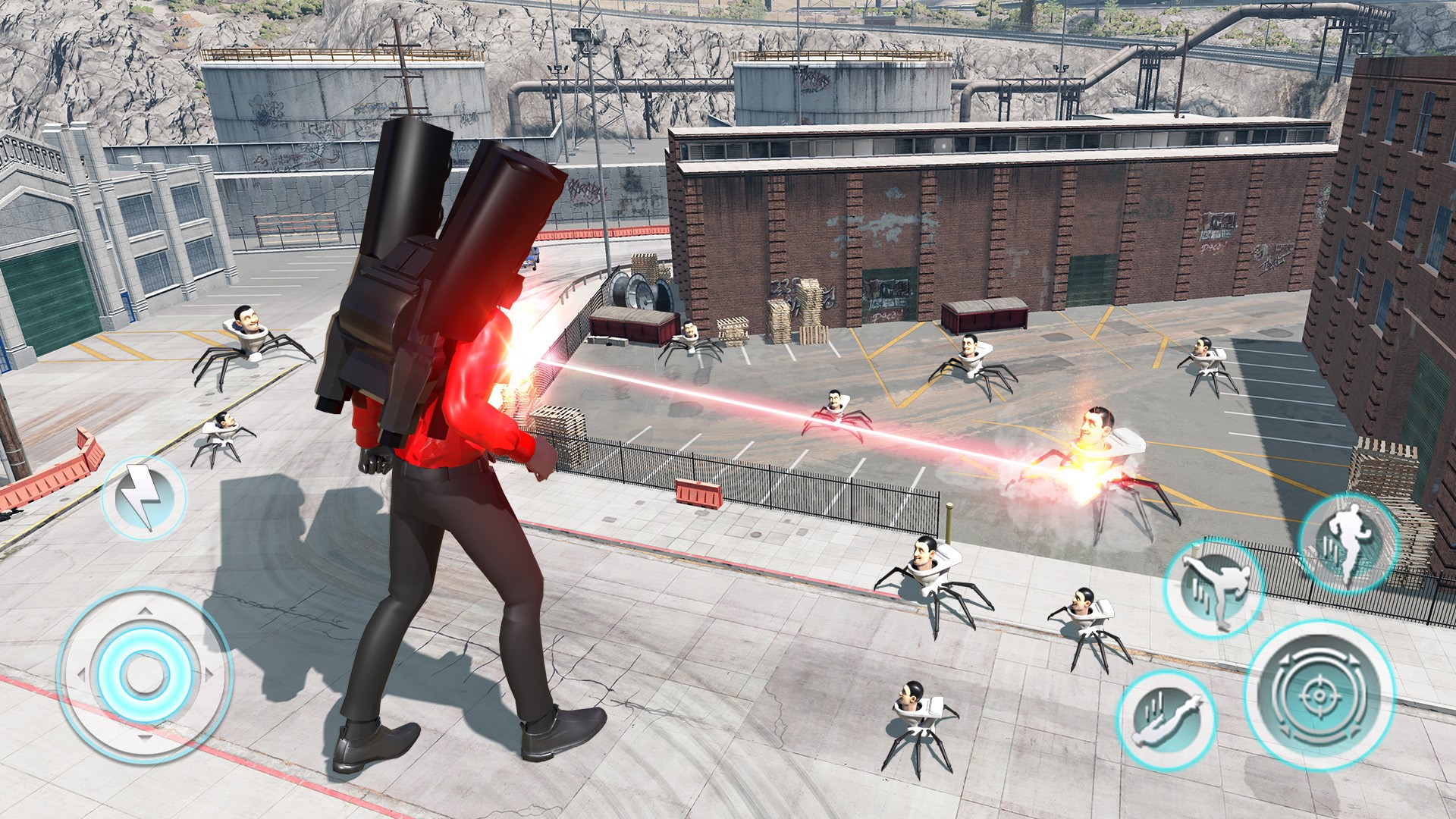
Task: Activate the running sprint button
Action: click(1348, 542)
